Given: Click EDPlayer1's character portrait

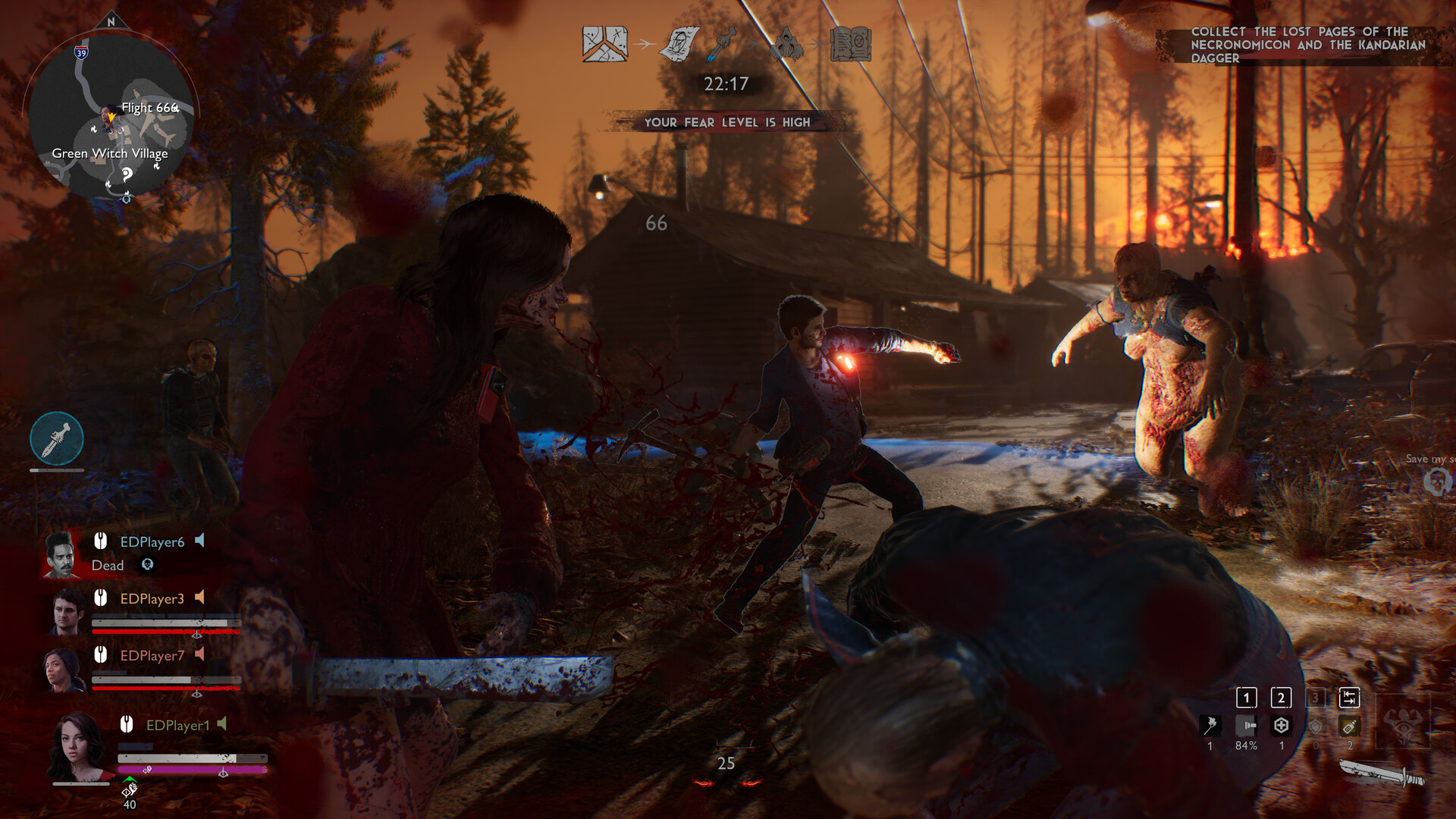Looking at the screenshot, I should (x=78, y=745).
